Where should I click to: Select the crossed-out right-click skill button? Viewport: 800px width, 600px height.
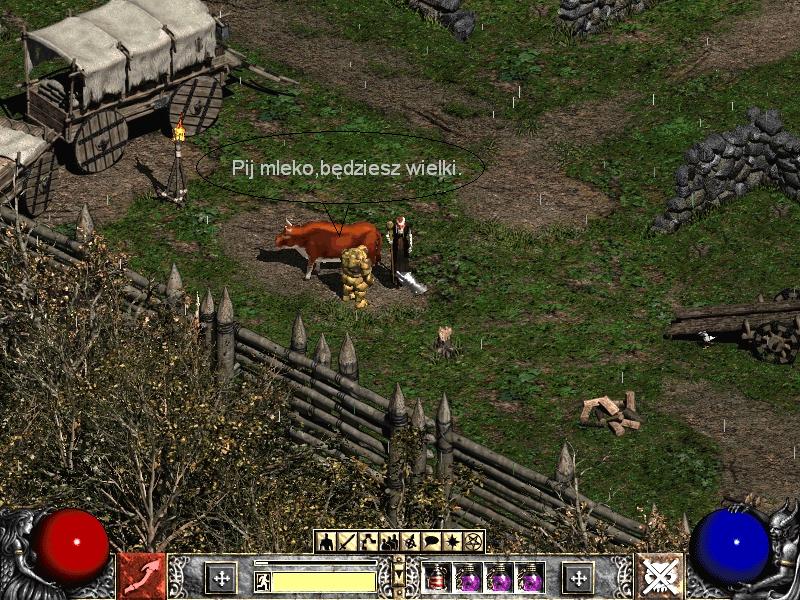(659, 577)
